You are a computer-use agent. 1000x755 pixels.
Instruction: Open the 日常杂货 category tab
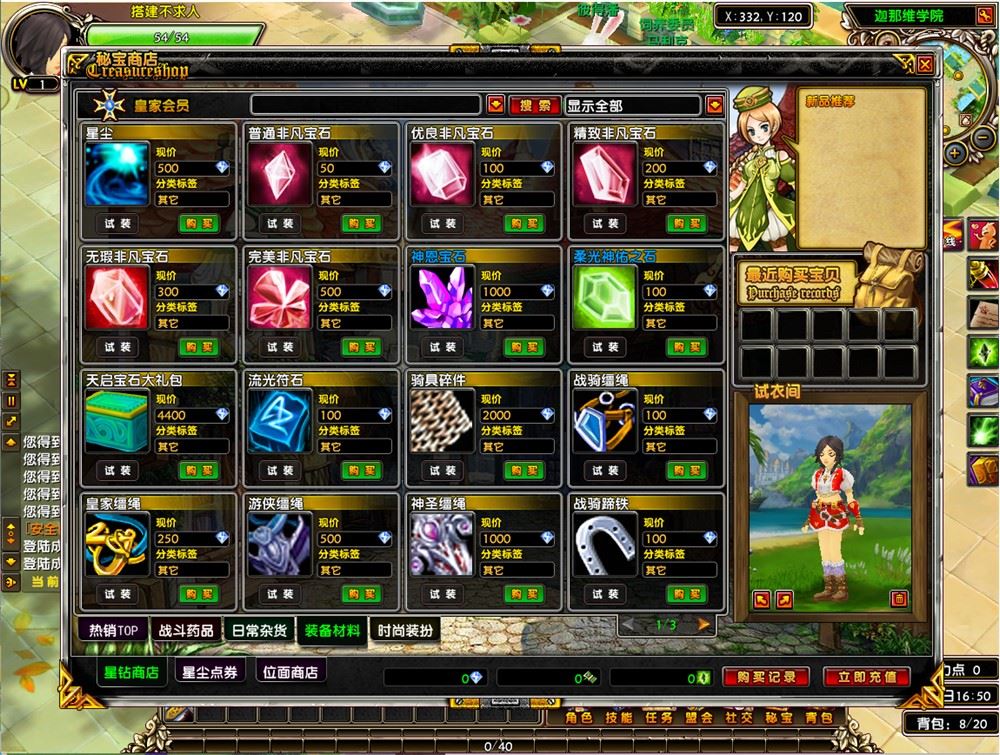pyautogui.click(x=259, y=630)
